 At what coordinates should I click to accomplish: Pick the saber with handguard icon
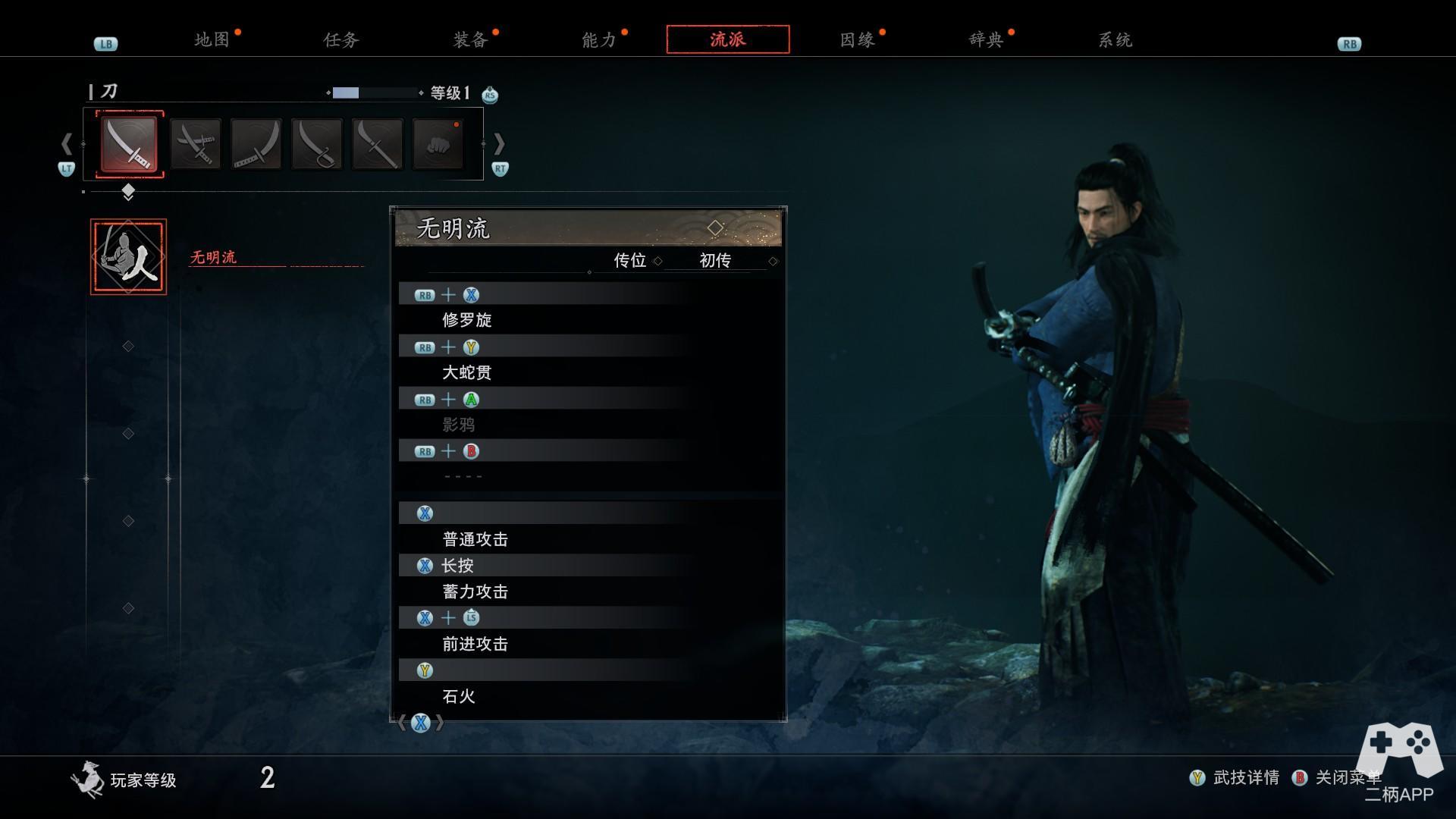[x=317, y=144]
